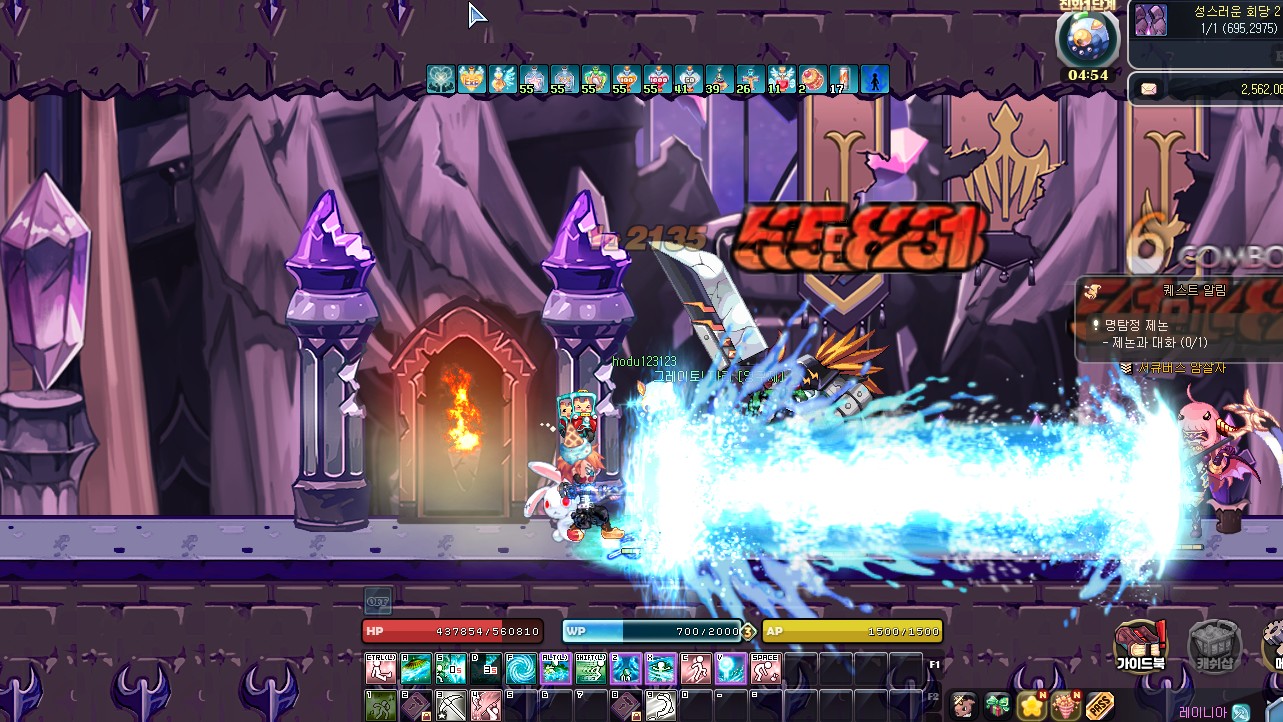Open the 퀘스트 알림 quest notification panel
Screen dimensions: 1283x722
pos(1180,291)
